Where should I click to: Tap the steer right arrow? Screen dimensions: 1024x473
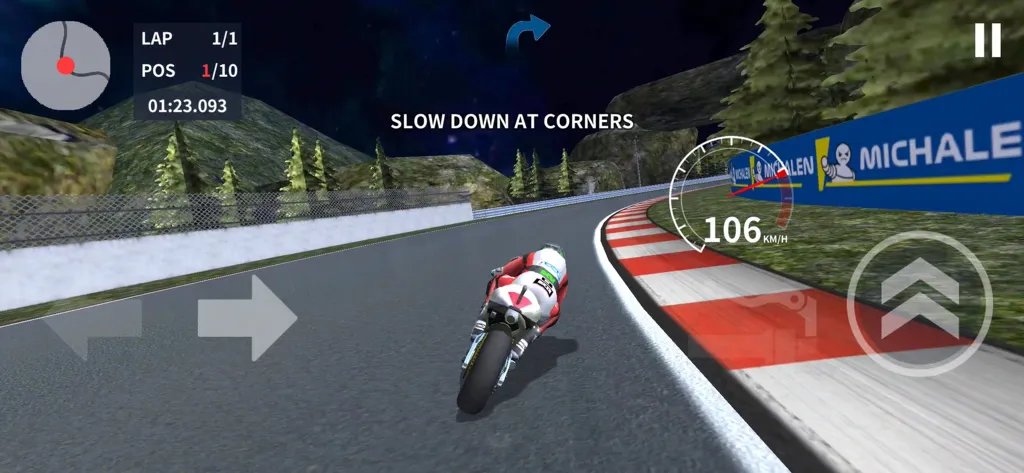[x=247, y=318]
